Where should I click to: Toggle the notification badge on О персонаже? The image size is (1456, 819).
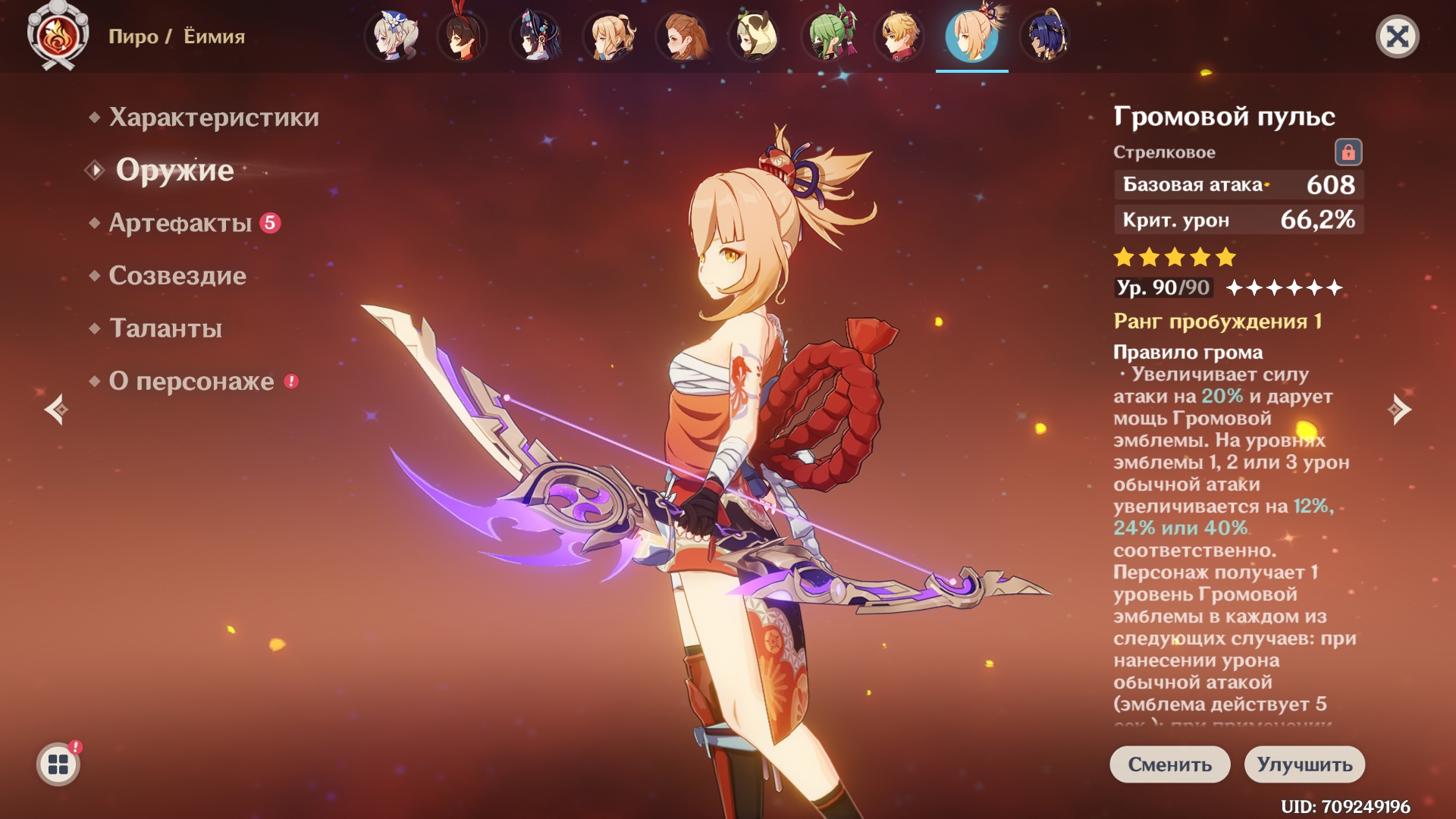coord(290,383)
